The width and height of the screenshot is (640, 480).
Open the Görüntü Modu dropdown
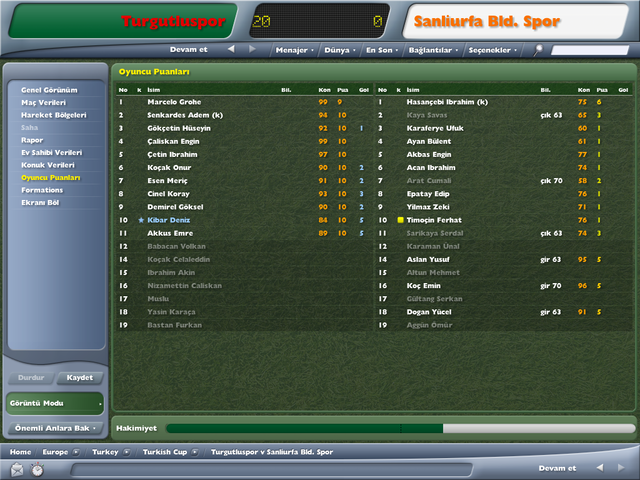pos(55,403)
